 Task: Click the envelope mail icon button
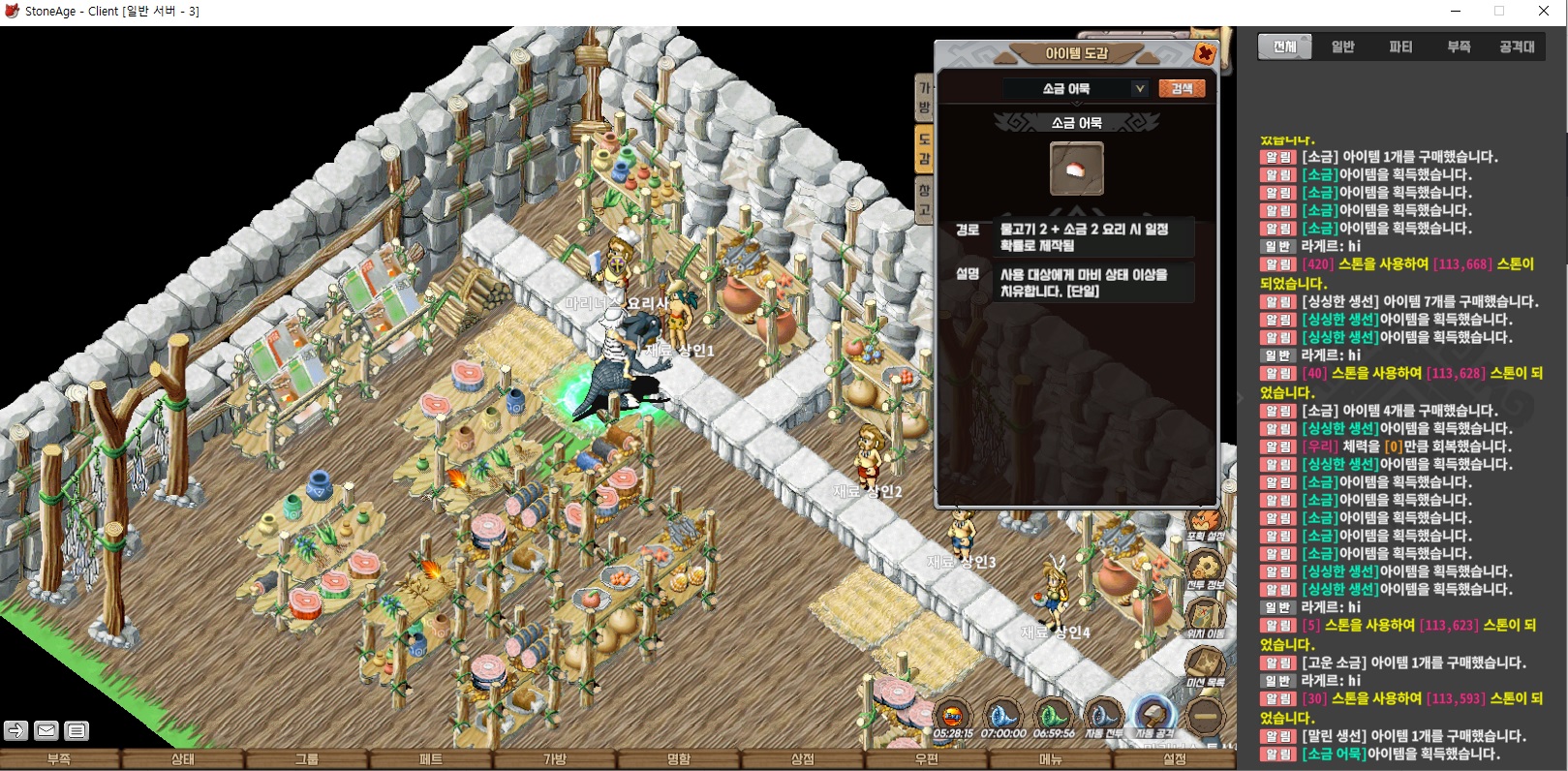pyautogui.click(x=46, y=730)
